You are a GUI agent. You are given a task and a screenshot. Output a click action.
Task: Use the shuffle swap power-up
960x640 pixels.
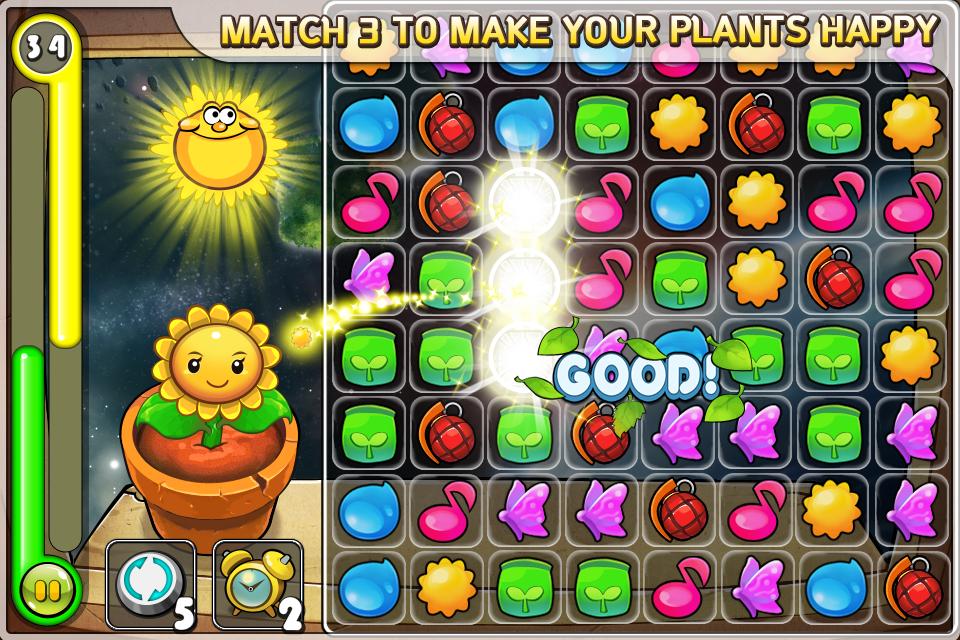[149, 580]
